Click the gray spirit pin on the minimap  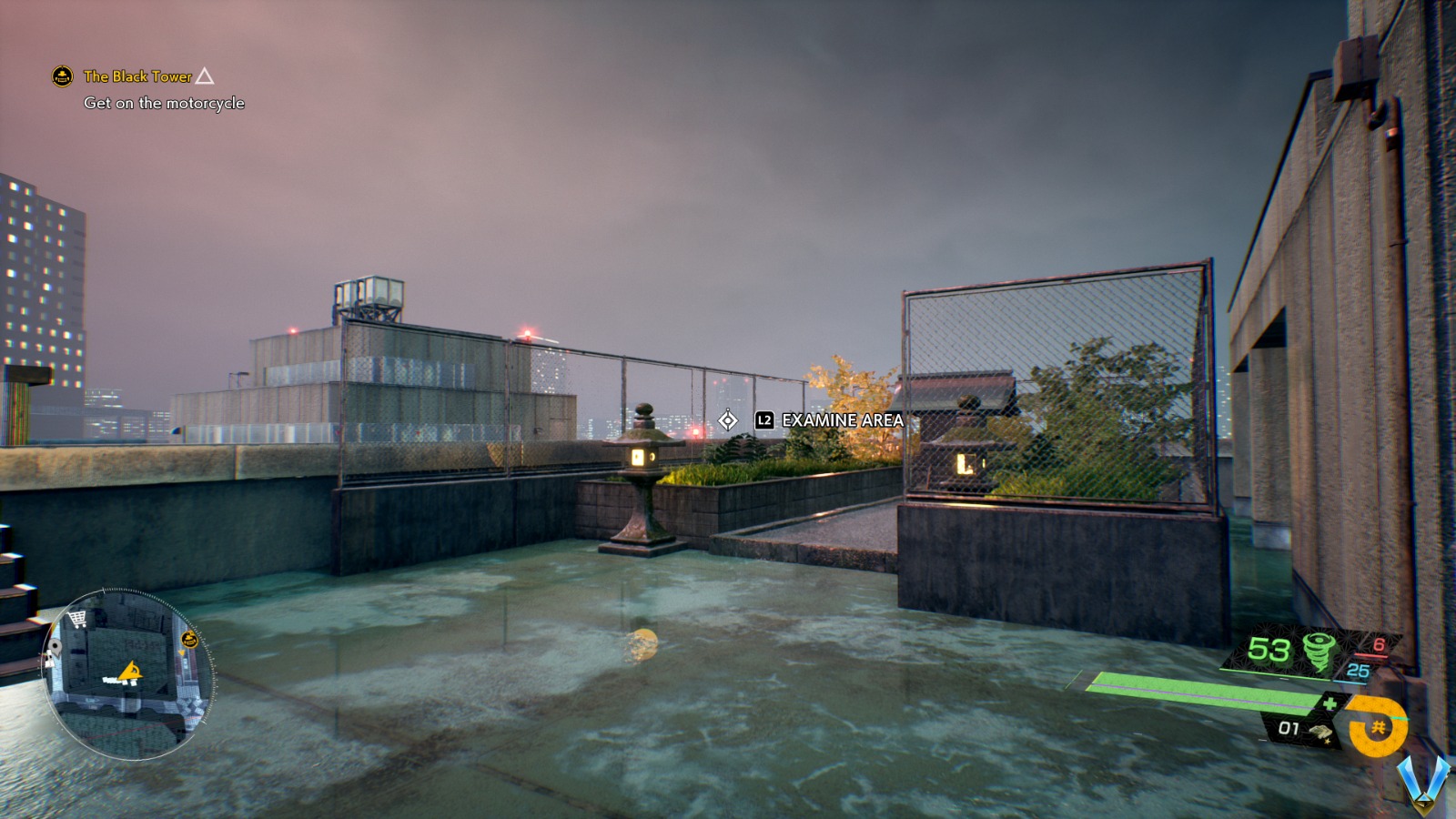coord(55,646)
